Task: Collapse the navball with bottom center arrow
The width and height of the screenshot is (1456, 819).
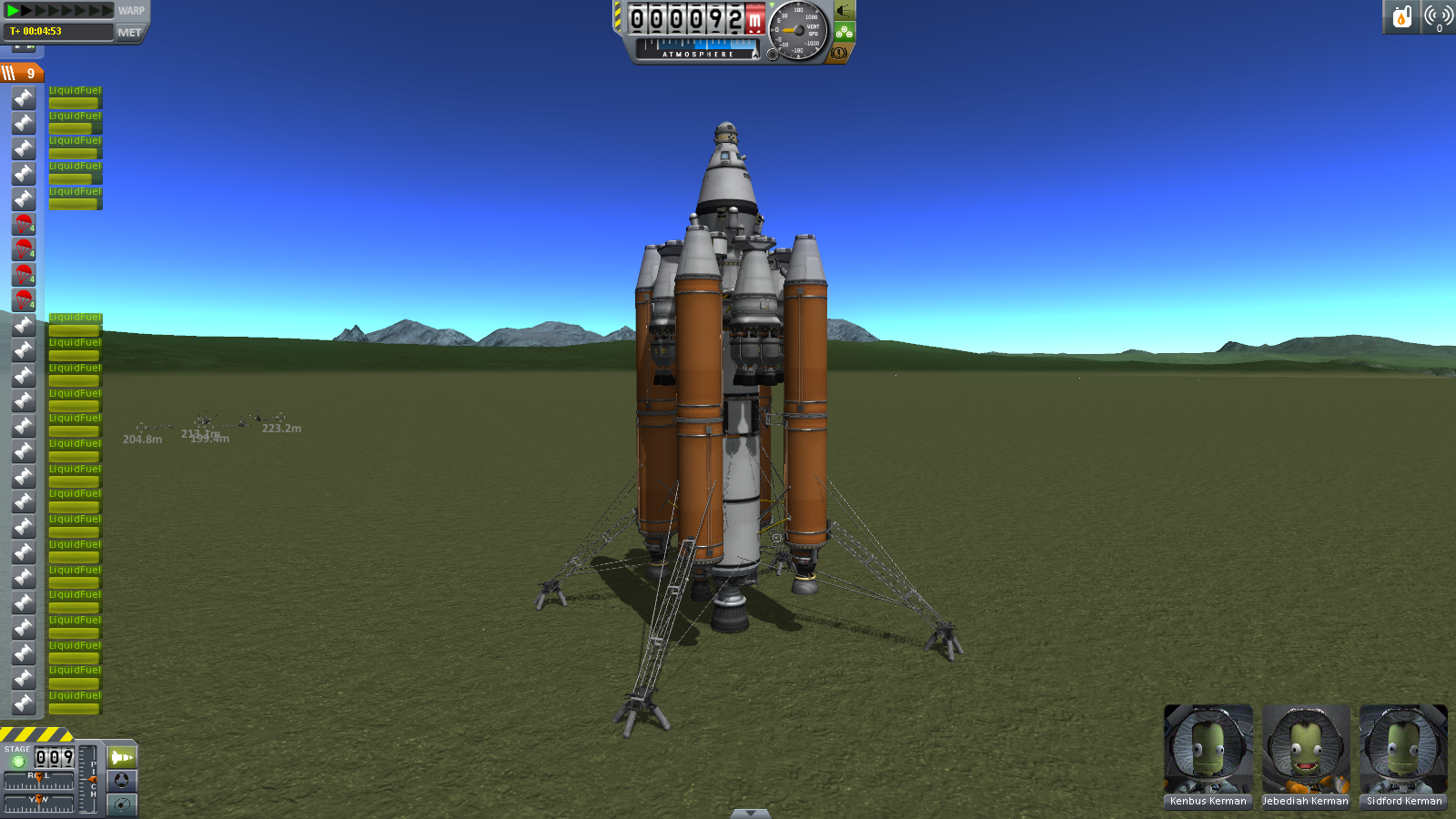Action: 749,813
